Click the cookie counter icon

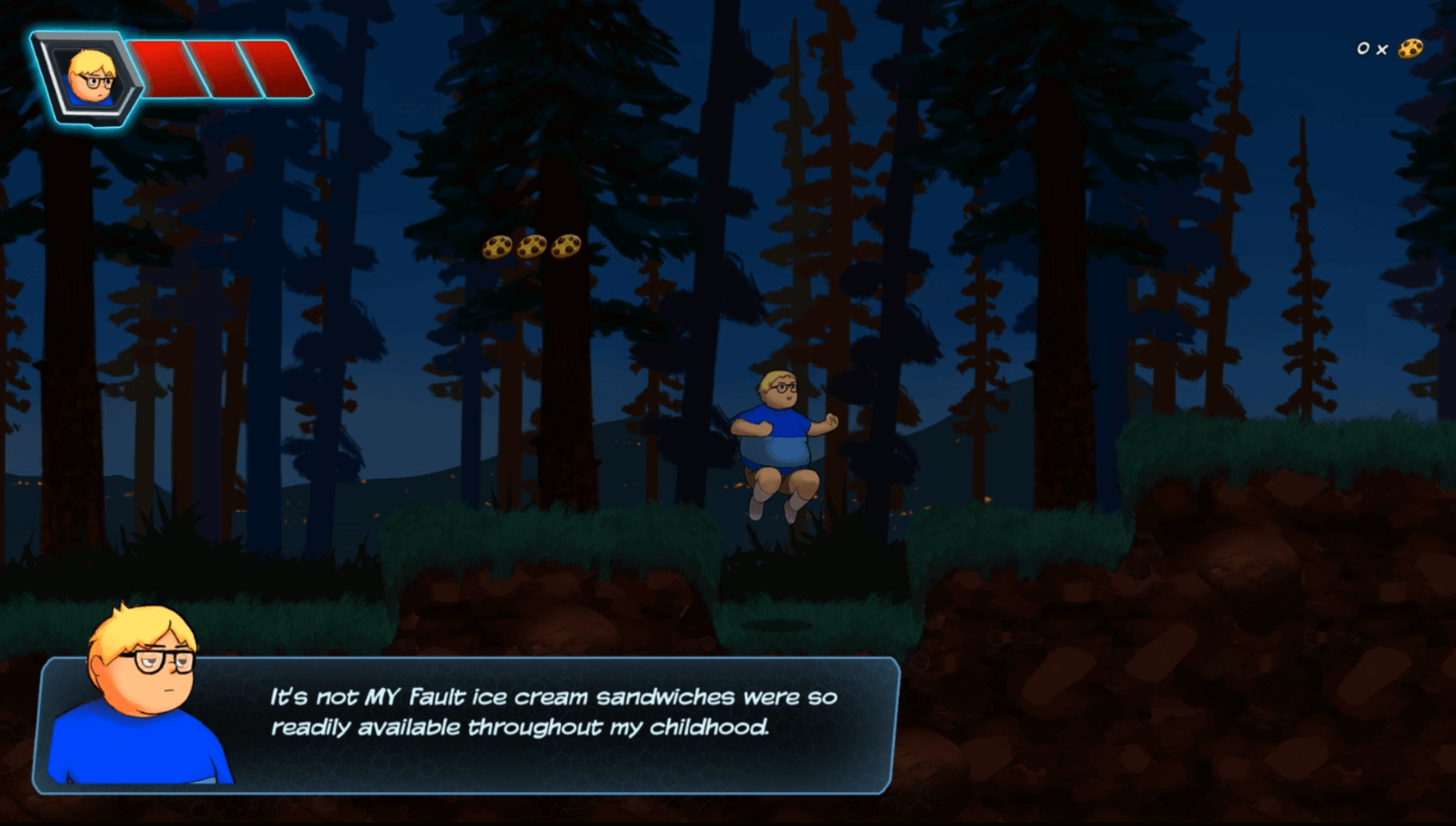[x=1410, y=49]
